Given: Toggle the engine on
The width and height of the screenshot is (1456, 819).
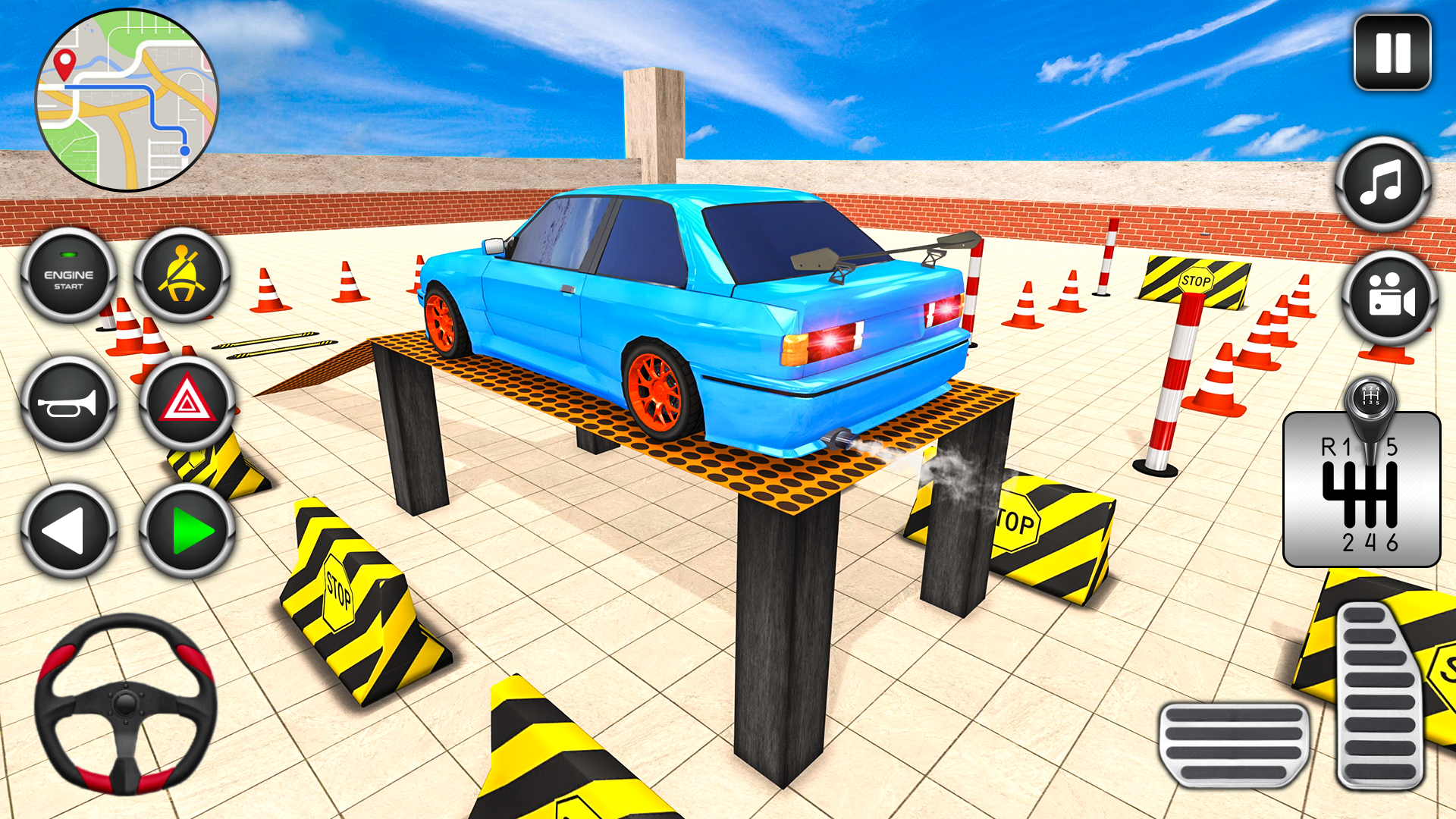Looking at the screenshot, I should tap(67, 277).
